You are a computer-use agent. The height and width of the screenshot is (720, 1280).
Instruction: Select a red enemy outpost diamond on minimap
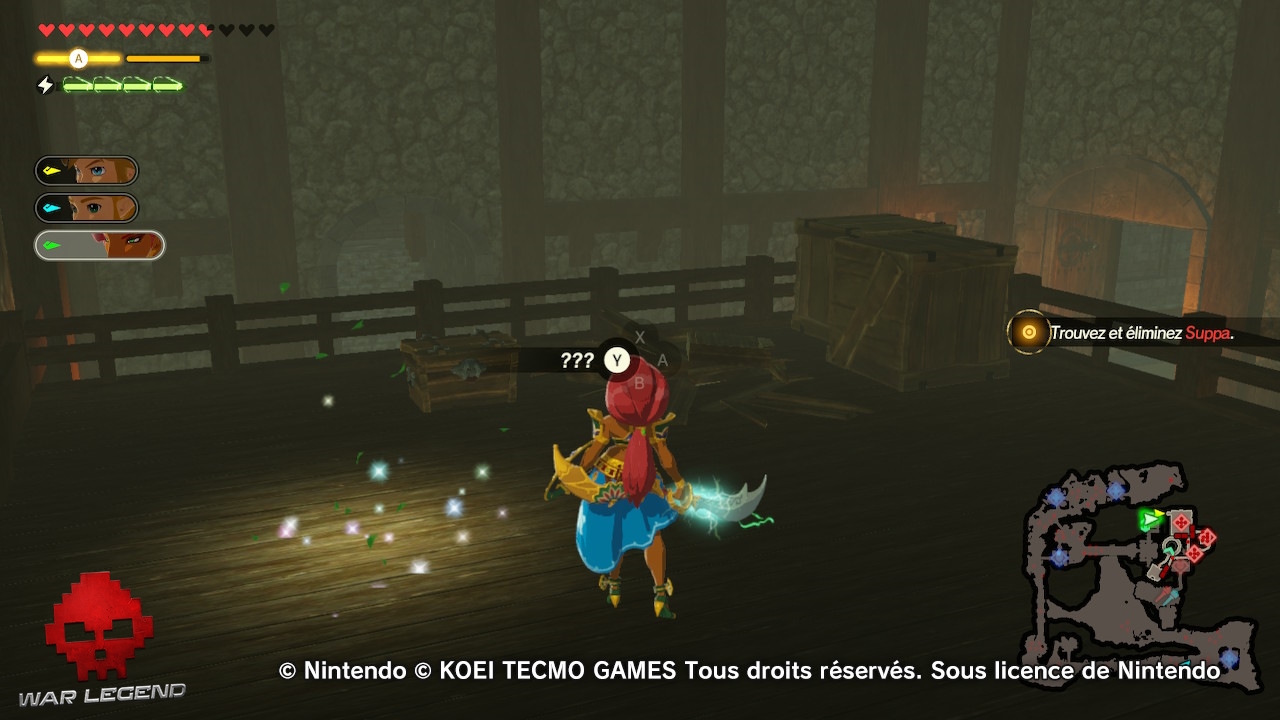click(x=1180, y=521)
